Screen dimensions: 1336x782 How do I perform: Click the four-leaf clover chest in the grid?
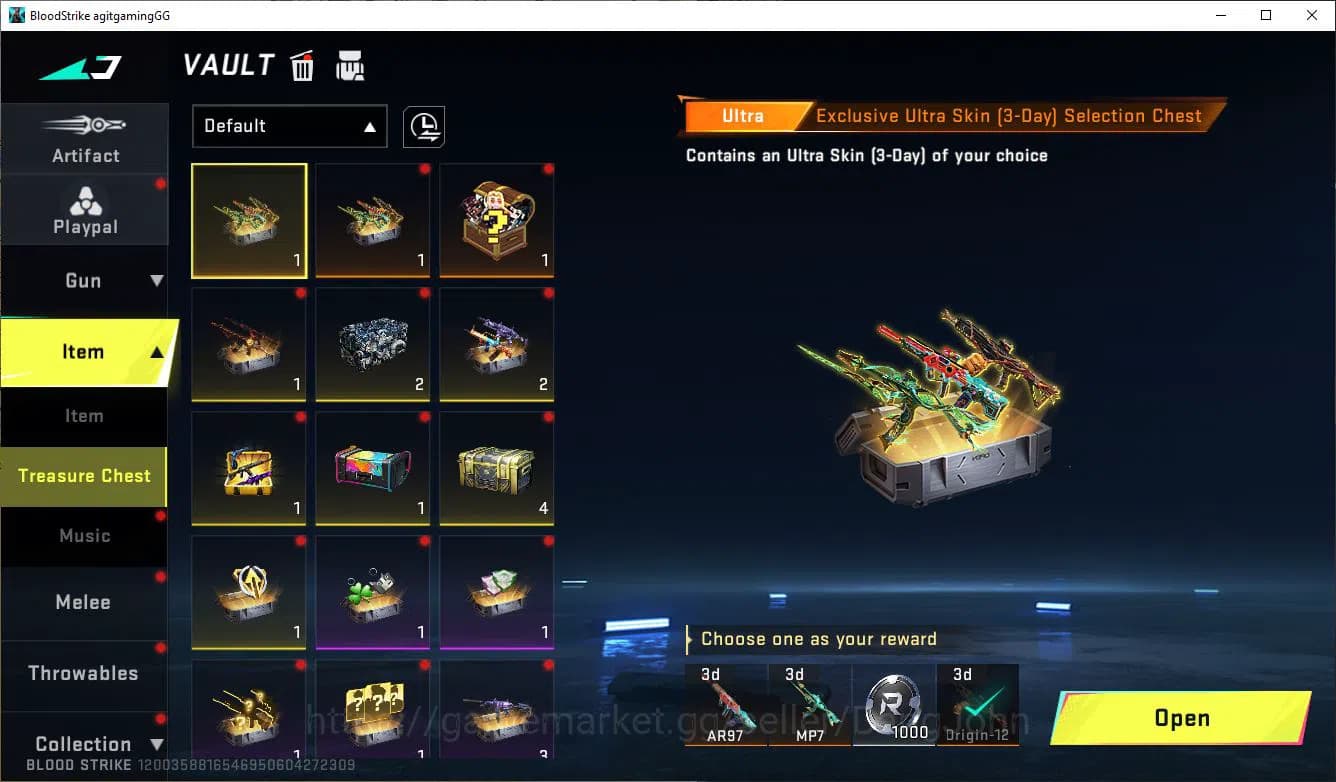point(372,591)
